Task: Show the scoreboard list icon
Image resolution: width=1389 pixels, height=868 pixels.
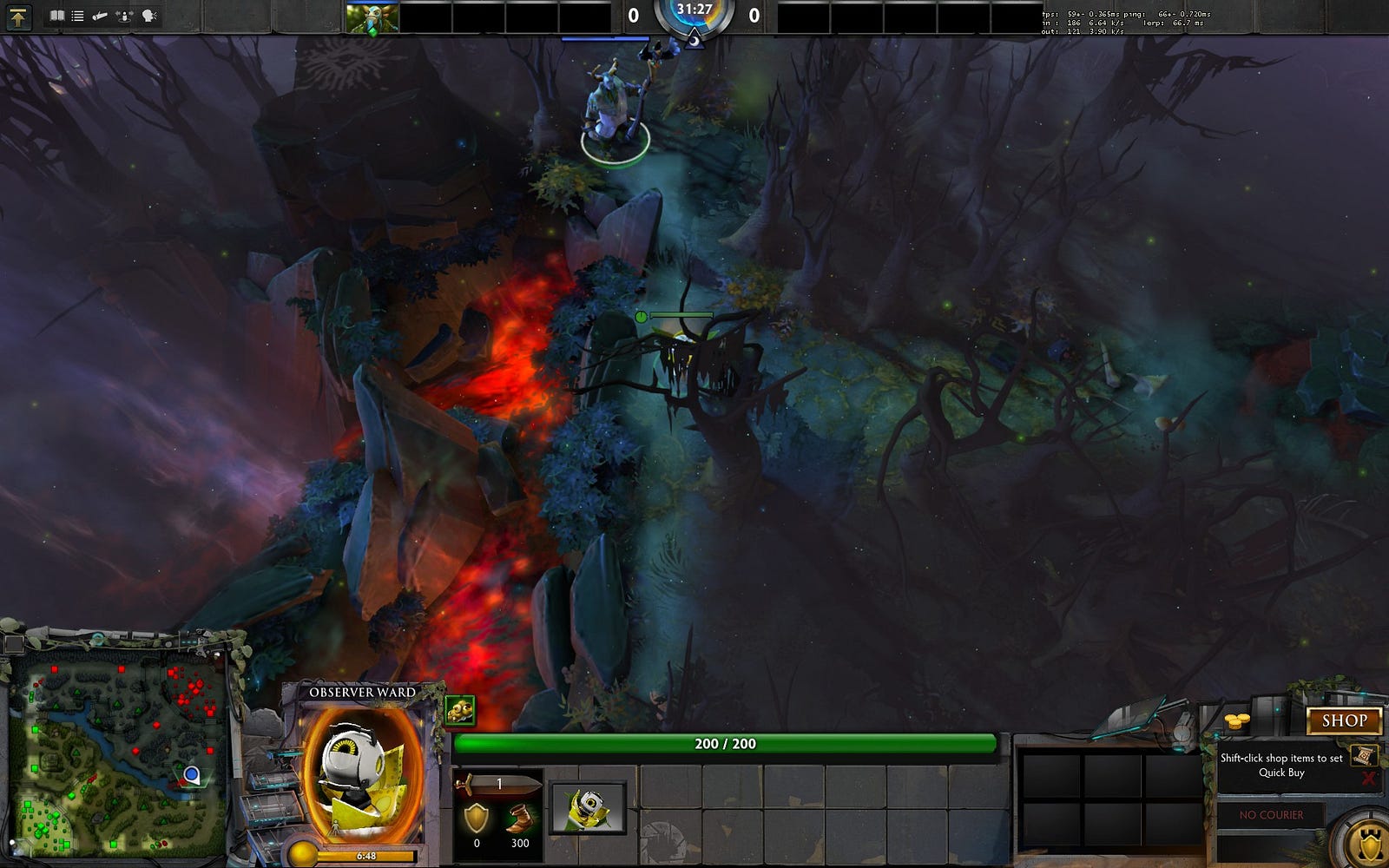Action: [x=78, y=16]
